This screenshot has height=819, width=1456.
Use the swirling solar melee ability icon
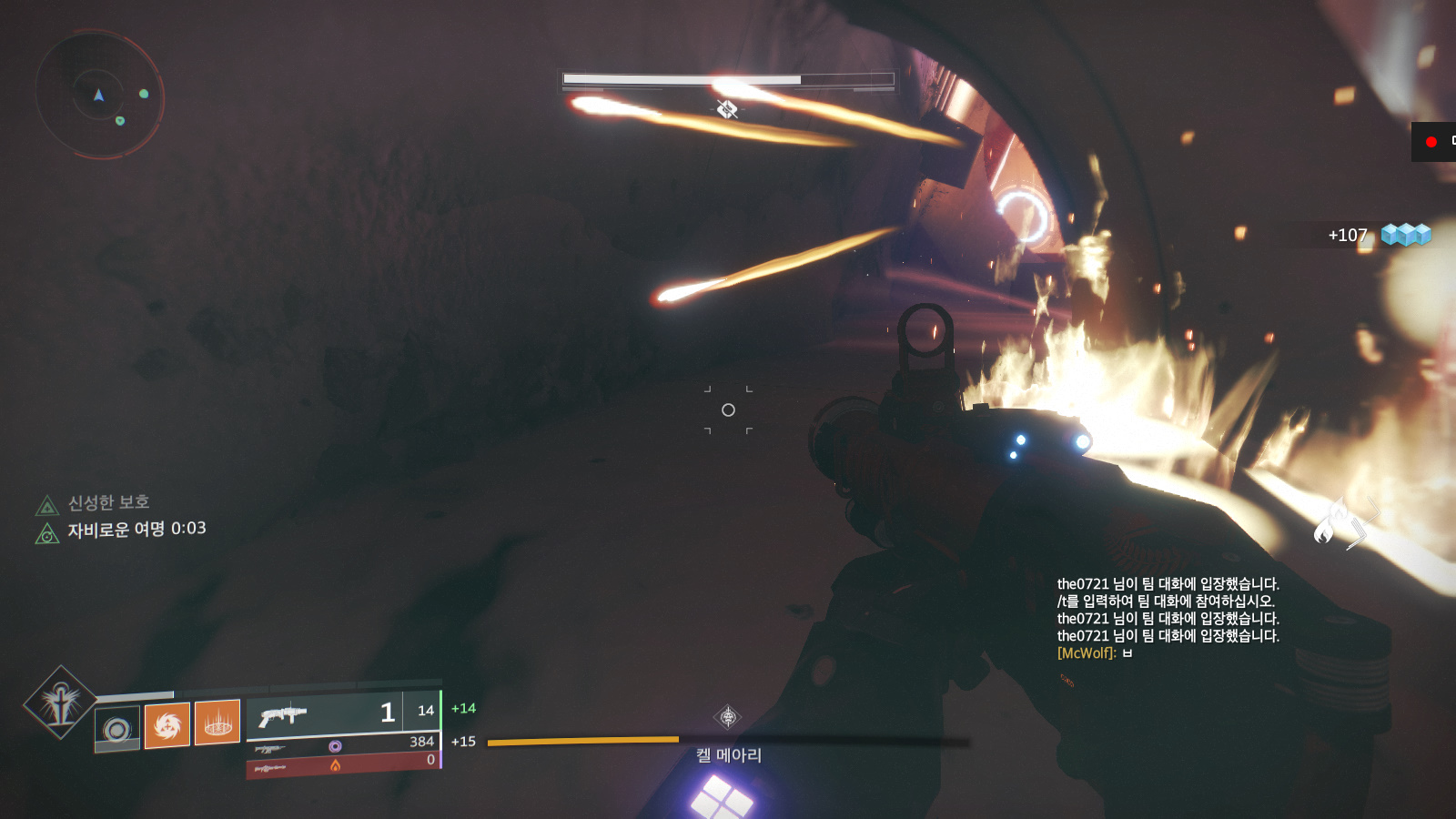(x=167, y=724)
